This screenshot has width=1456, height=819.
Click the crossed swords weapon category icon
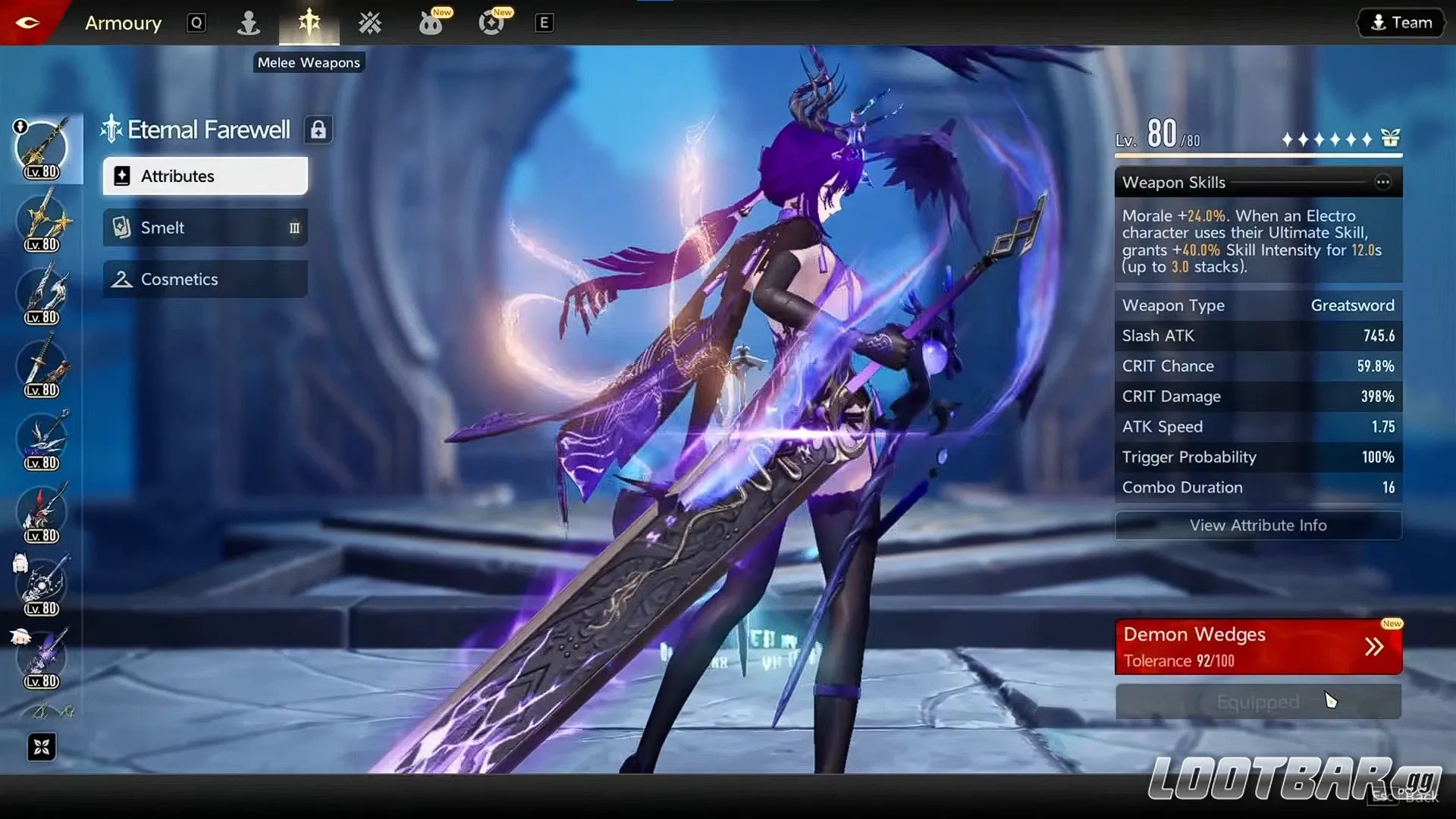click(370, 23)
